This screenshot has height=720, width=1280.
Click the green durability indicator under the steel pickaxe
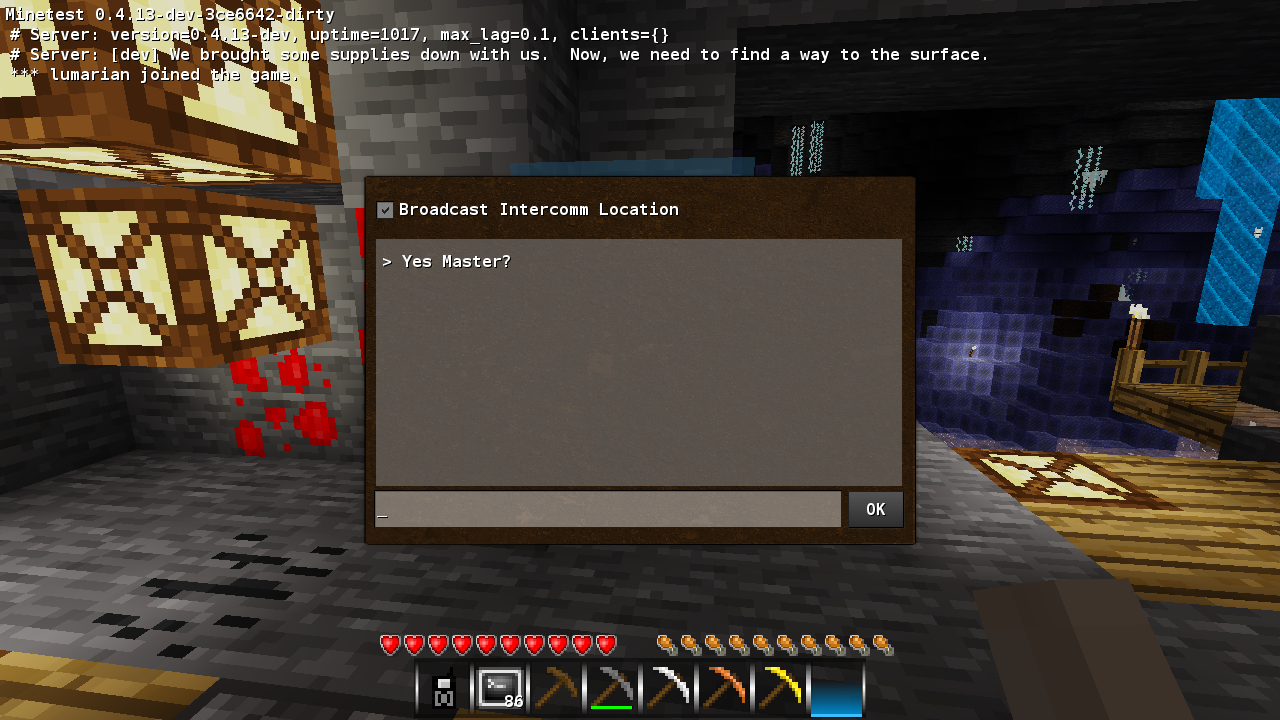point(610,705)
